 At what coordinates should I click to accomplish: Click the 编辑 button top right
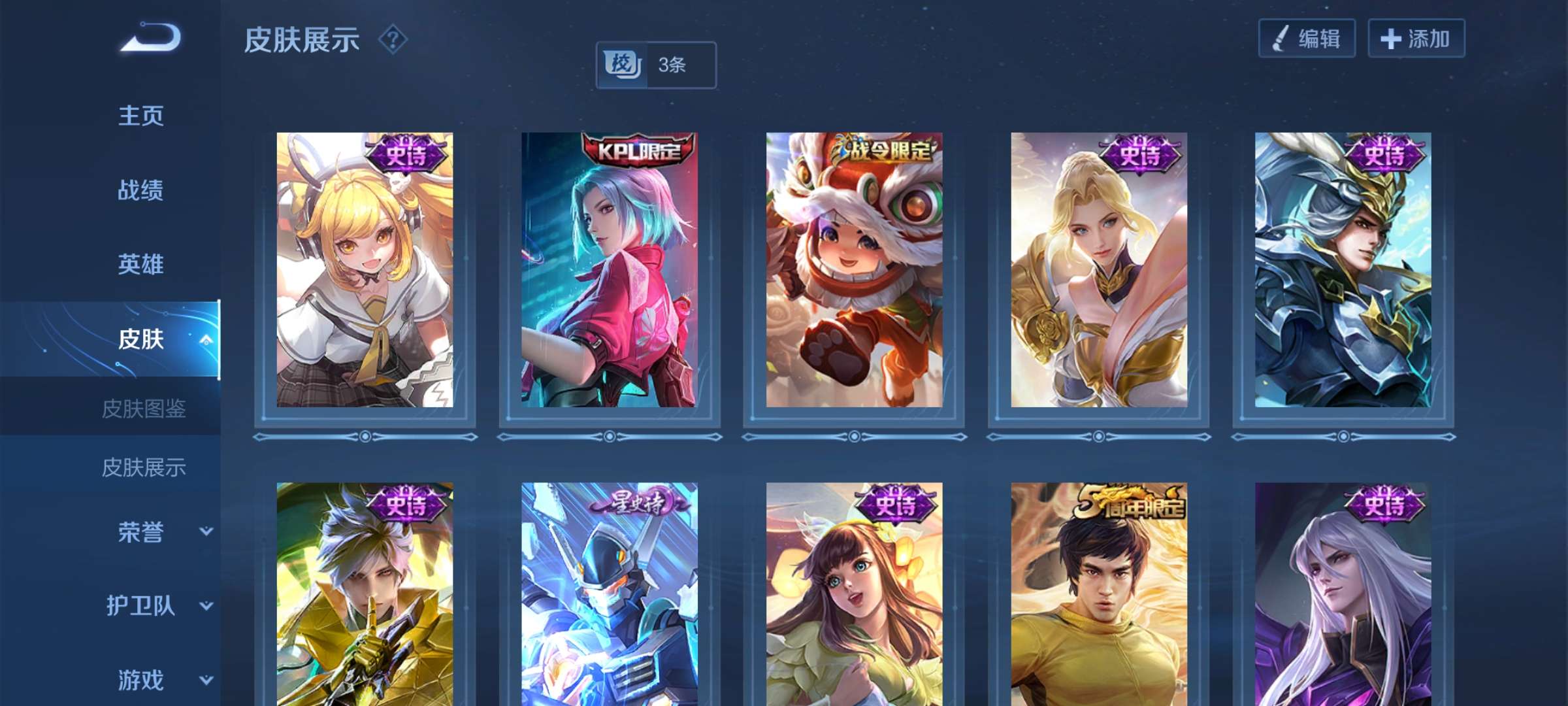(x=1307, y=39)
